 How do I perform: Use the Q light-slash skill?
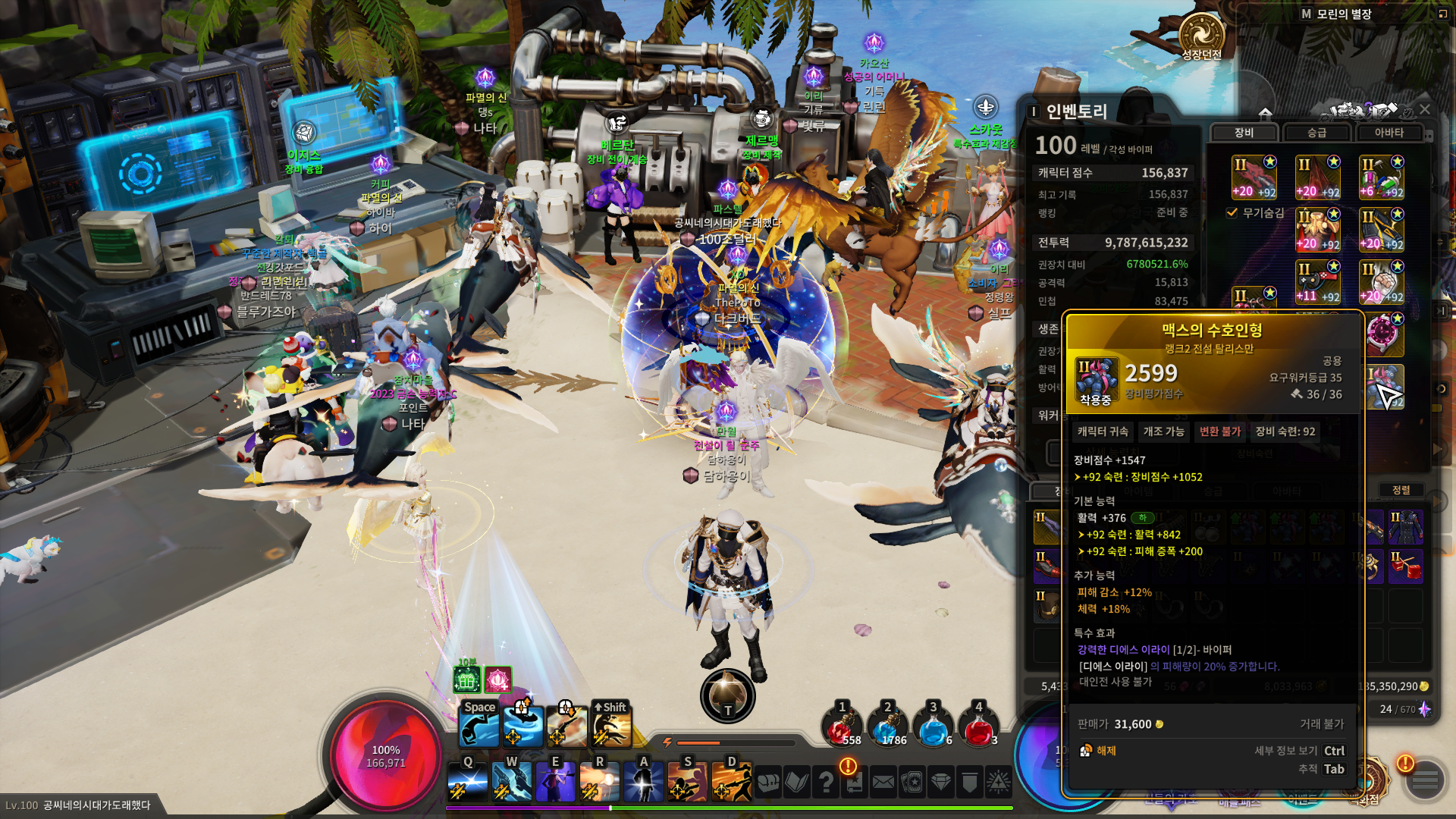[x=467, y=780]
